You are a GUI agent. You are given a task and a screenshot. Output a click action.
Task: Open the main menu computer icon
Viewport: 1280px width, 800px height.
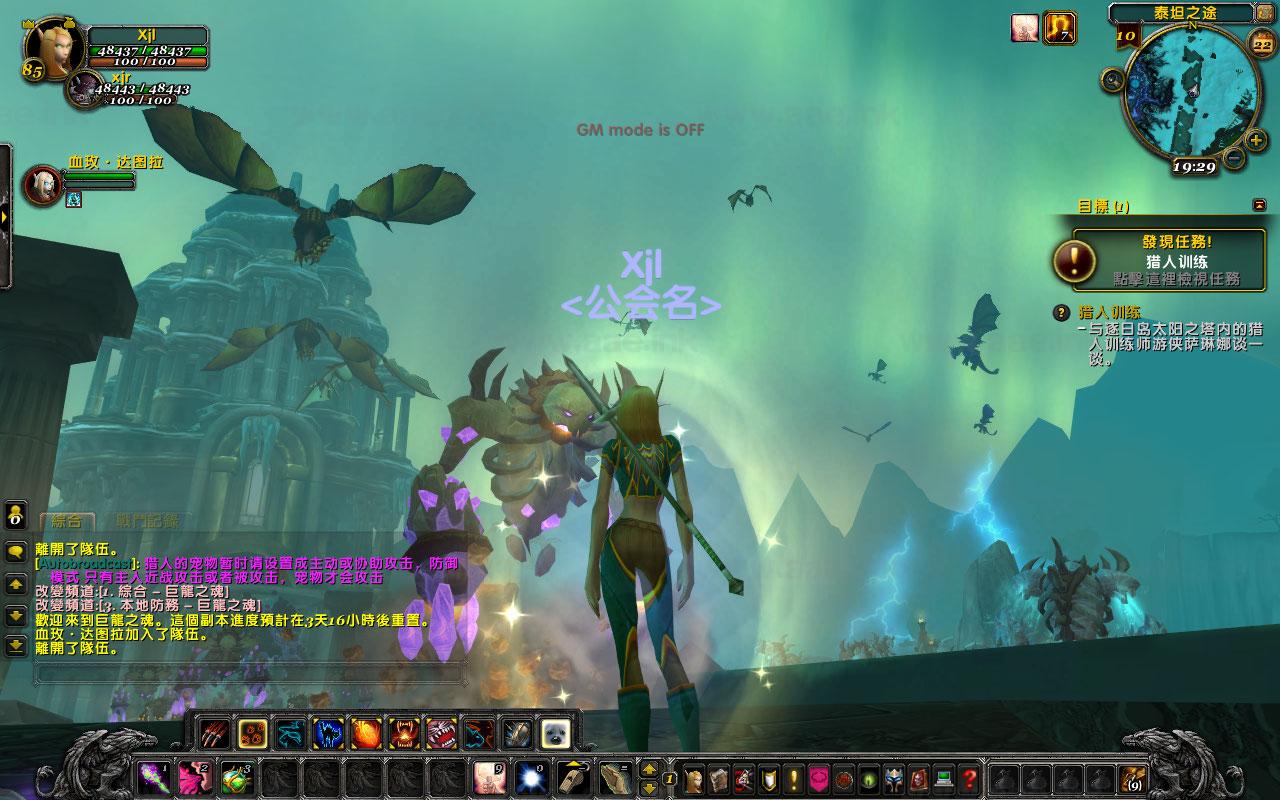tap(943, 777)
